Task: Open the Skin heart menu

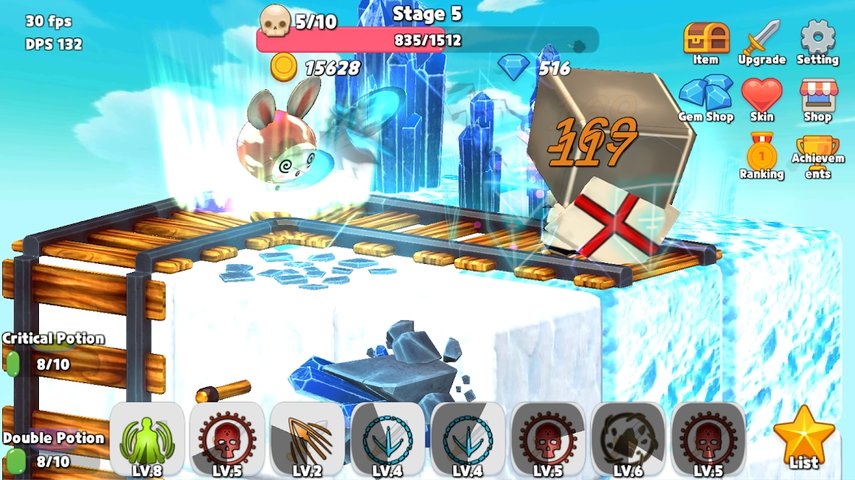Action: [761, 98]
